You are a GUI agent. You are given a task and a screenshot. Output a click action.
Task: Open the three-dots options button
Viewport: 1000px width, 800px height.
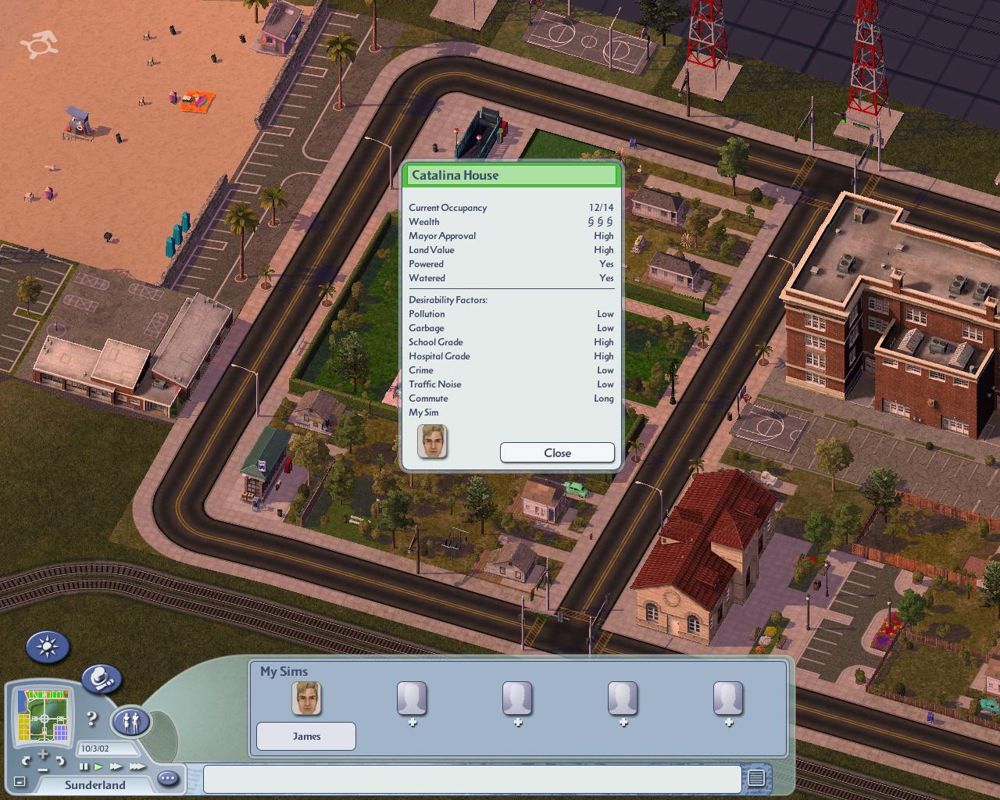(167, 778)
